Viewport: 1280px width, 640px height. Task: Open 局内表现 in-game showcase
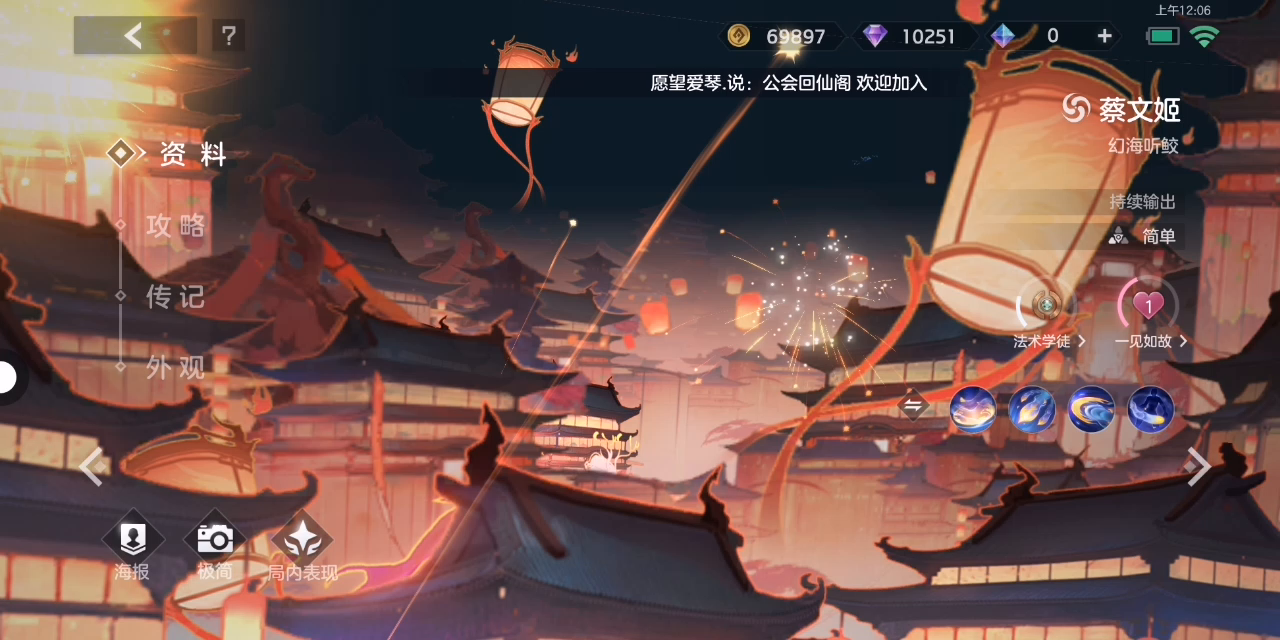tap(302, 546)
